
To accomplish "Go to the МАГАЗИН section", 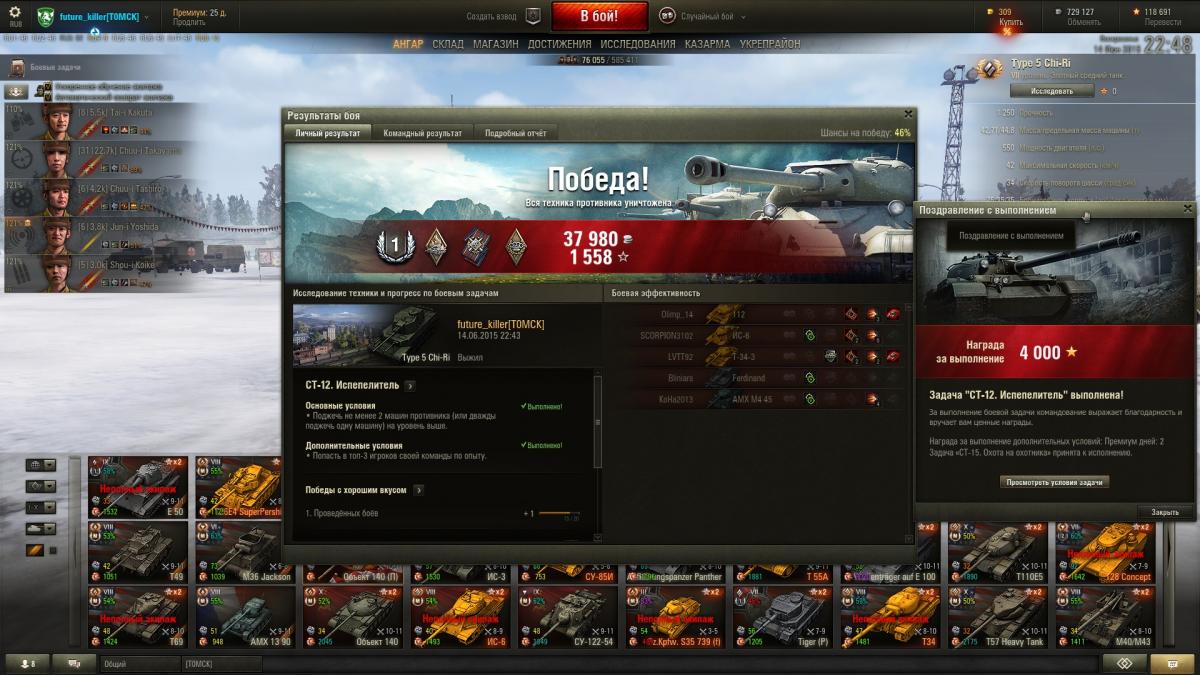I will coord(495,44).
